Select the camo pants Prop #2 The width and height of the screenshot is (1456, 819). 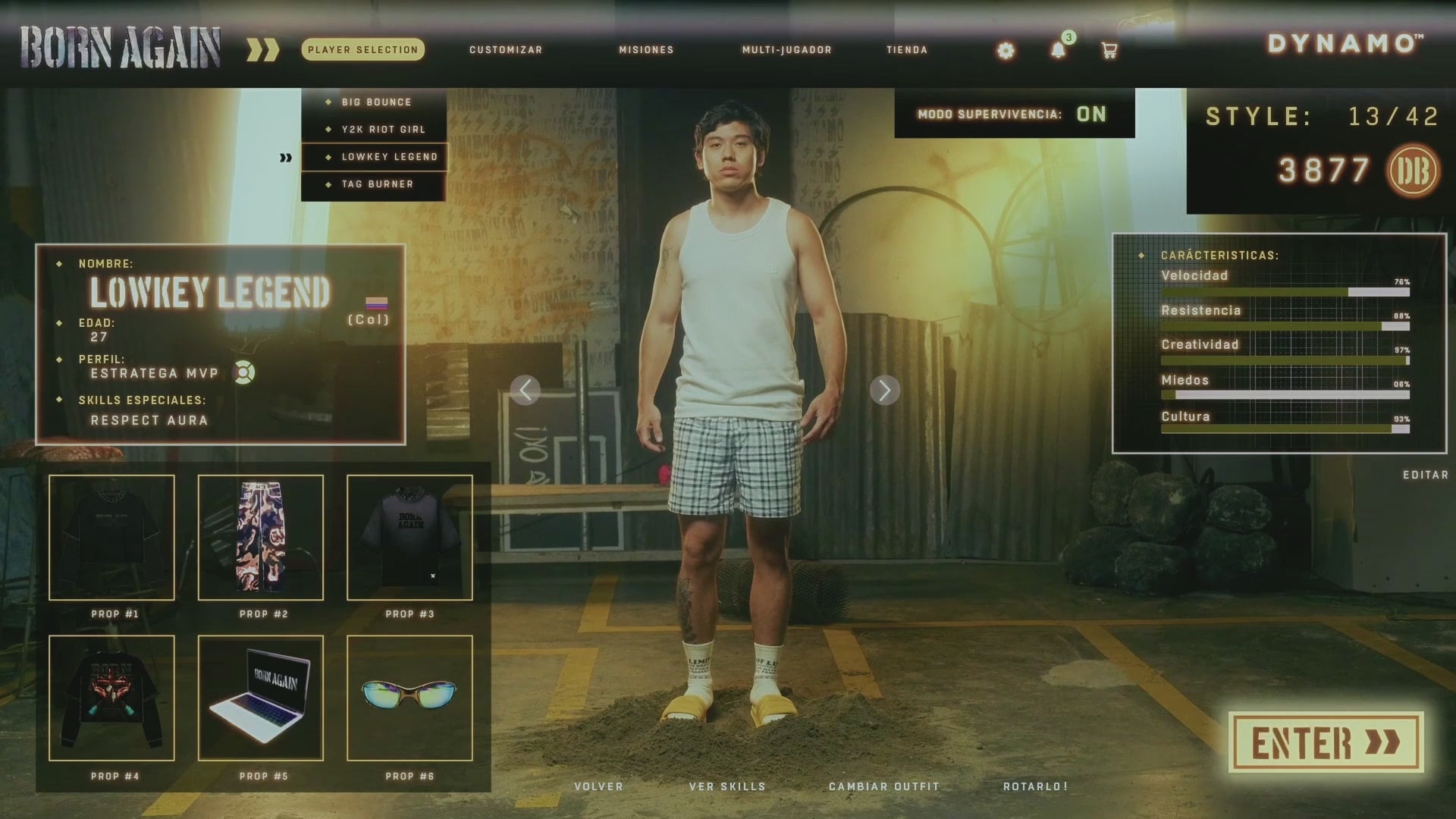coord(261,538)
